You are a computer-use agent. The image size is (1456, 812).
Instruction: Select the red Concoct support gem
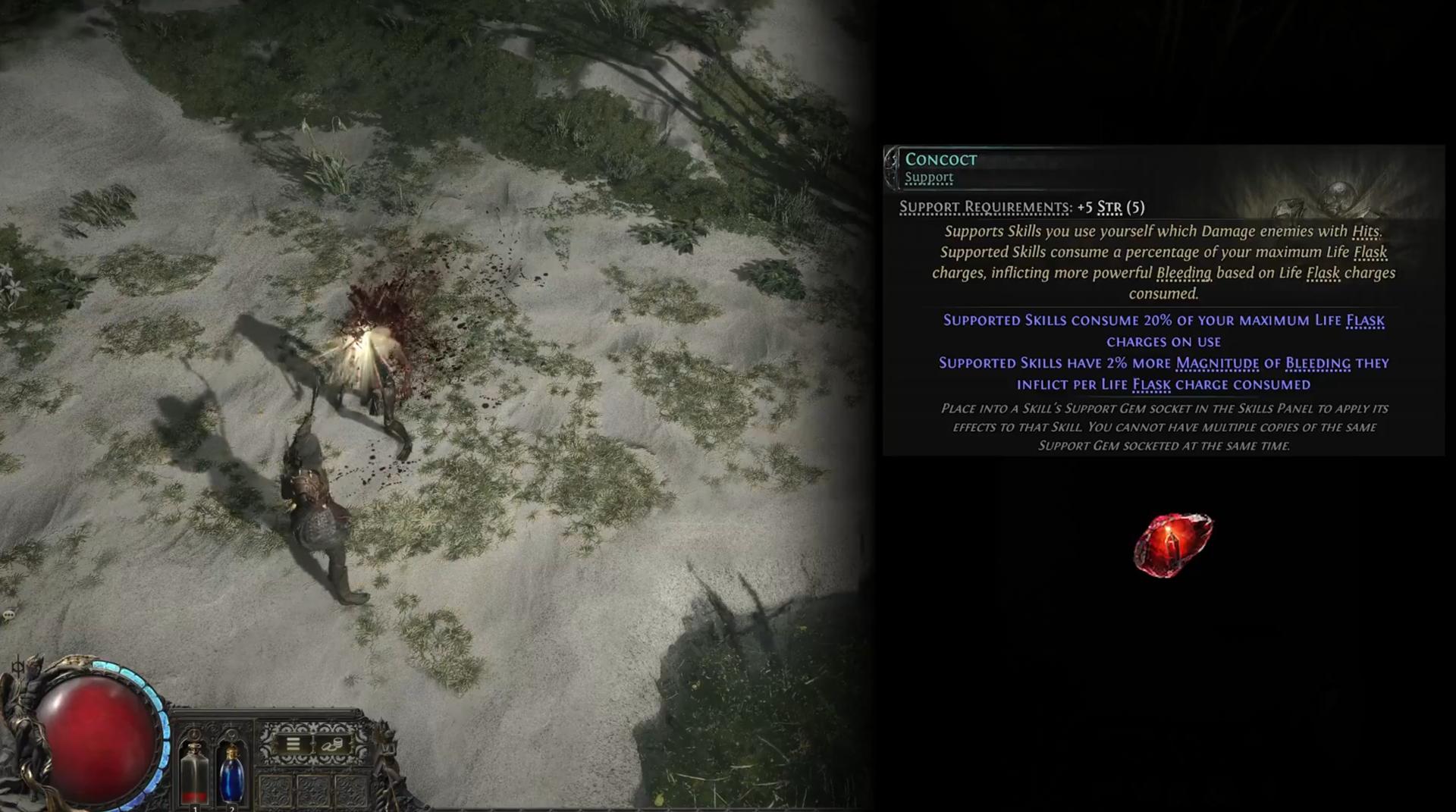(x=1172, y=544)
